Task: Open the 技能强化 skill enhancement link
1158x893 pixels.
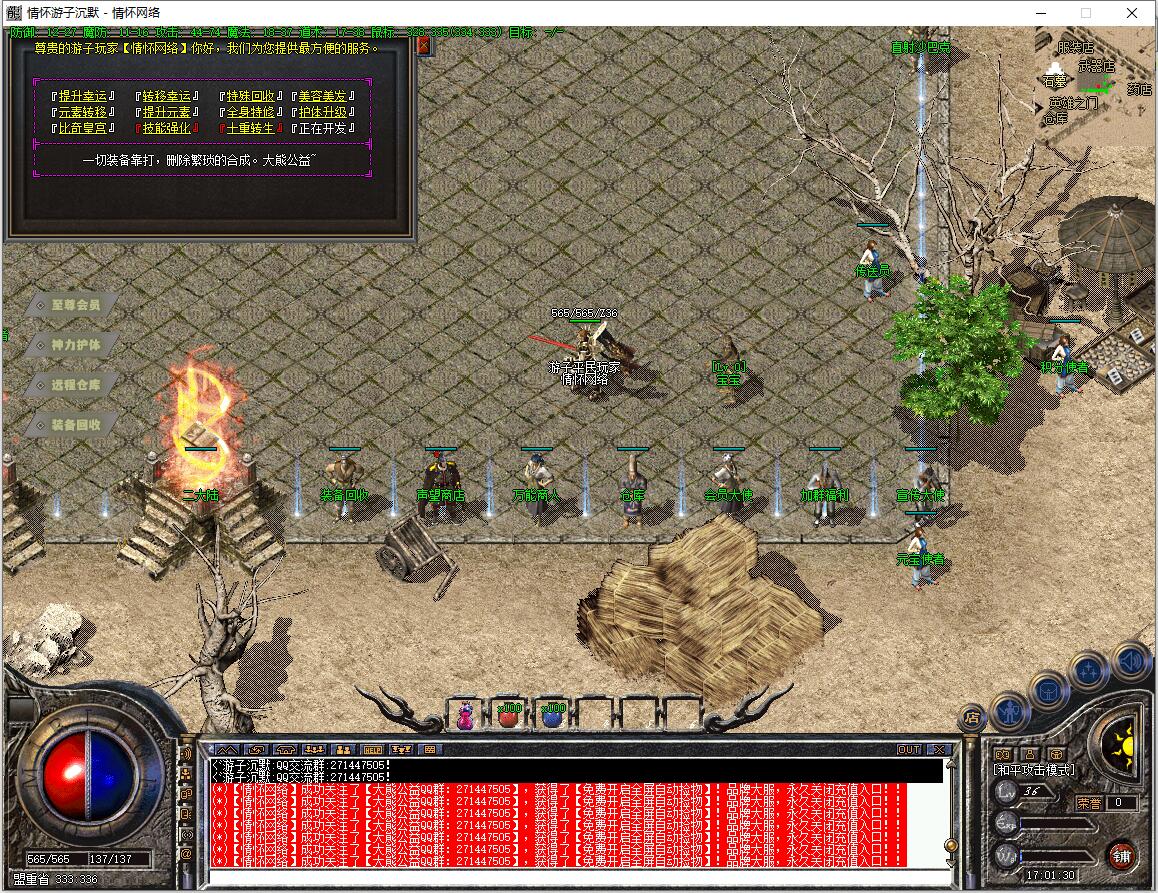Action: pos(166,128)
